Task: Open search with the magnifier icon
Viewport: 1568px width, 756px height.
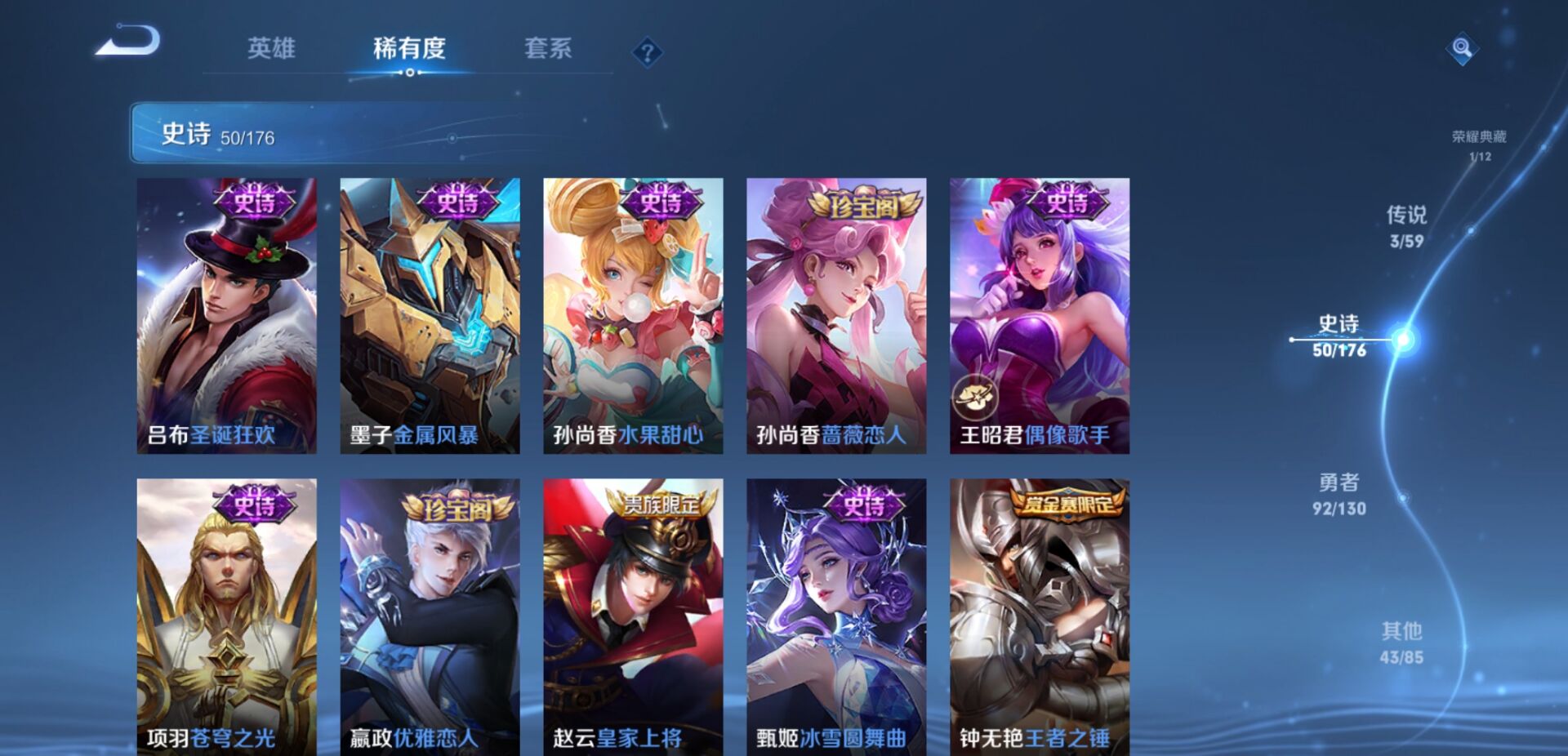Action: point(1462,51)
